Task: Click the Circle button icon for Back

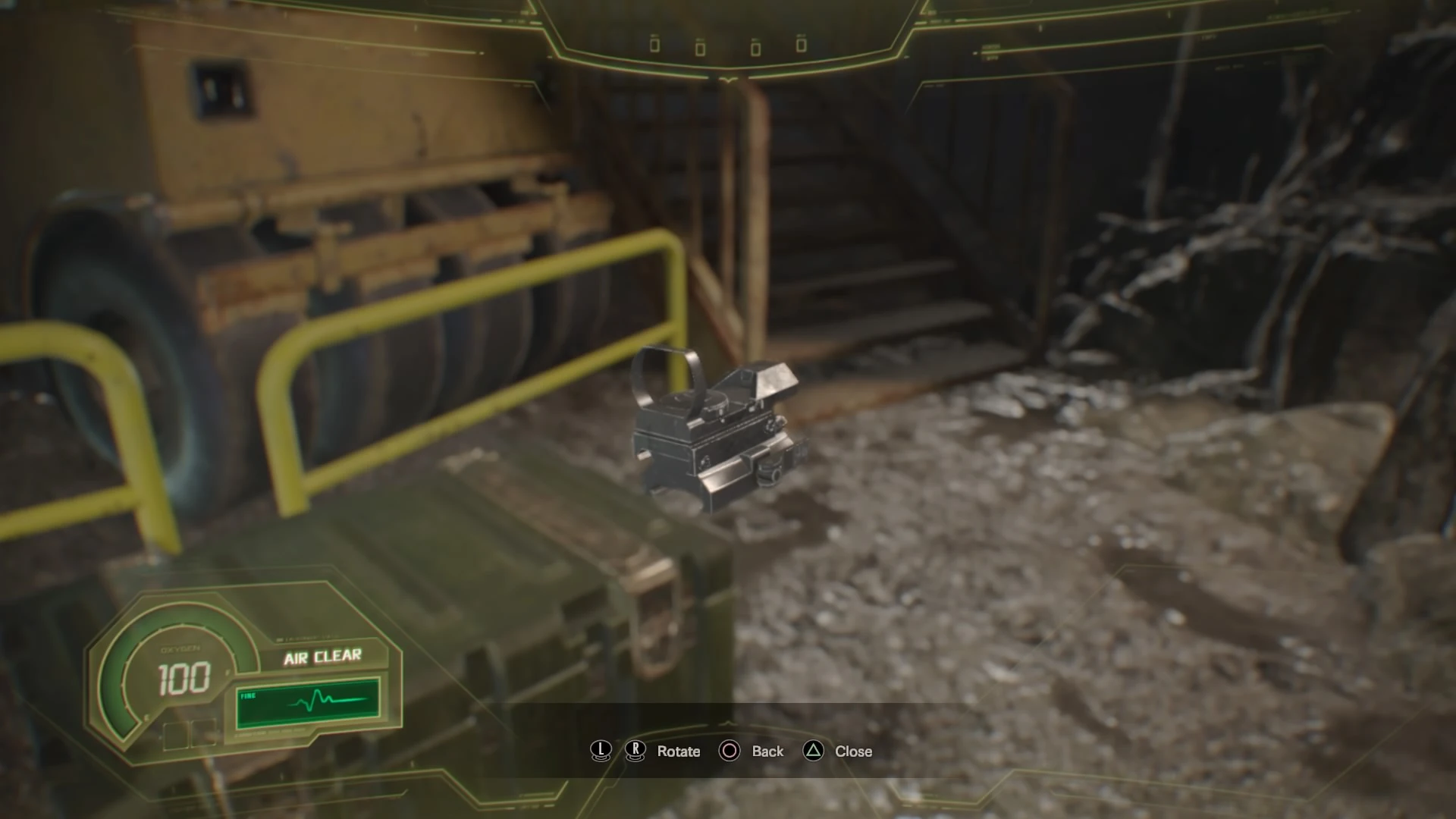Action: (x=730, y=751)
